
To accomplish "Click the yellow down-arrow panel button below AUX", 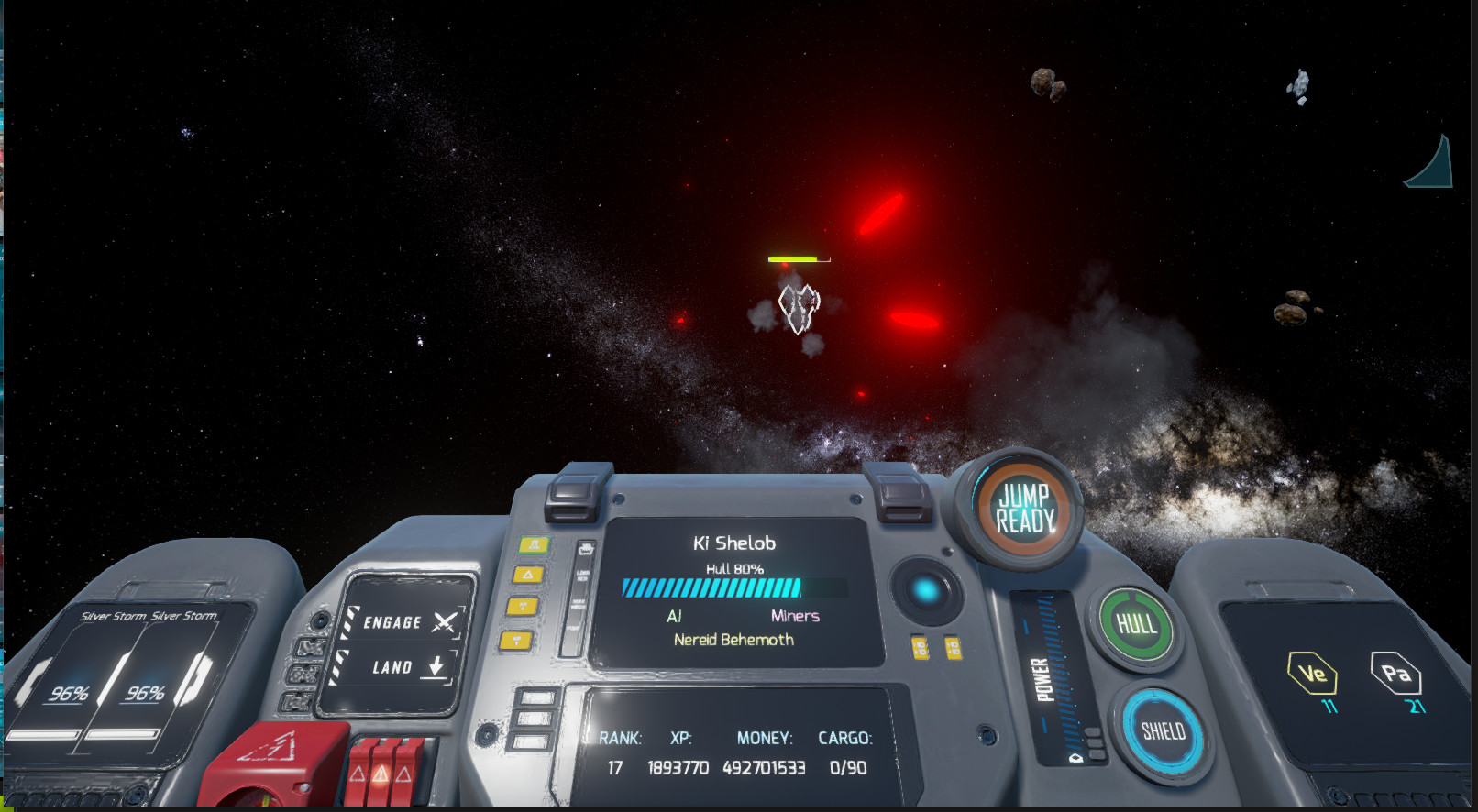I will pyautogui.click(x=517, y=640).
